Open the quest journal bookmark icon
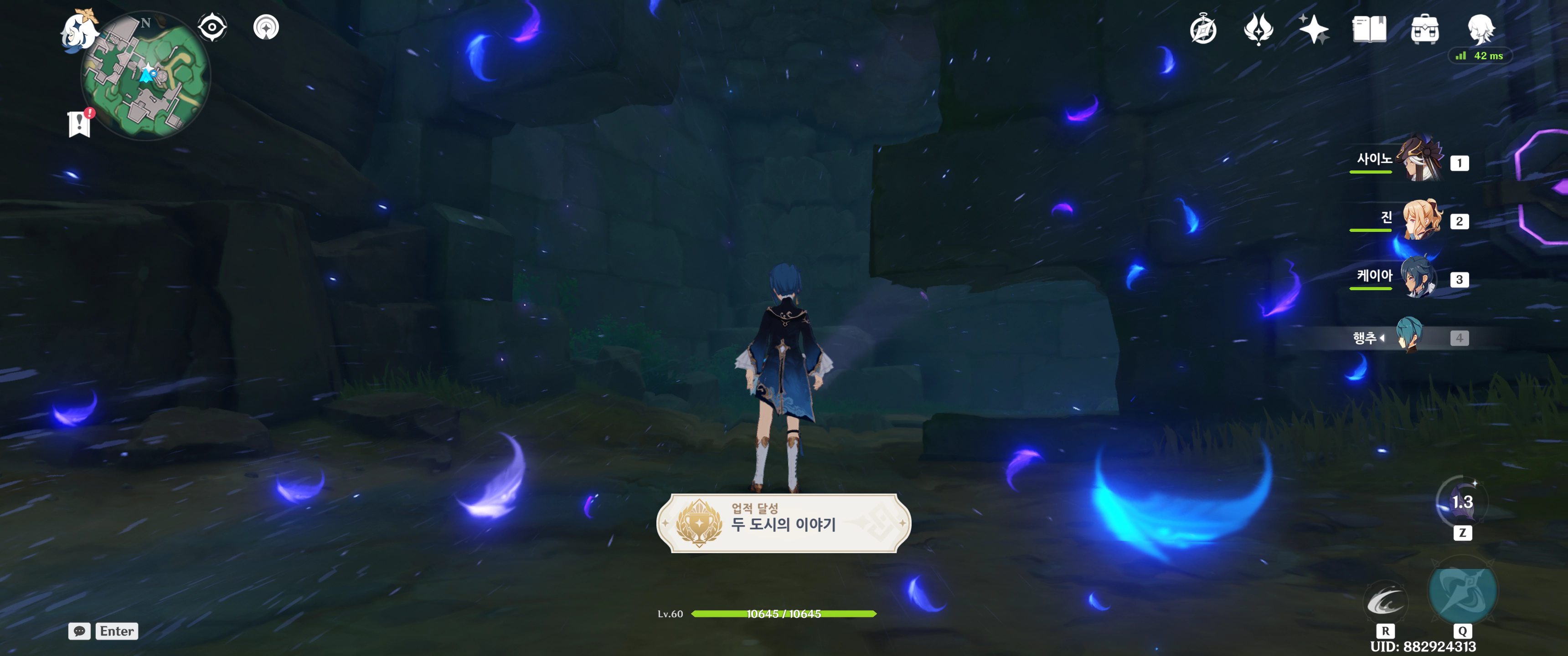 [79, 123]
